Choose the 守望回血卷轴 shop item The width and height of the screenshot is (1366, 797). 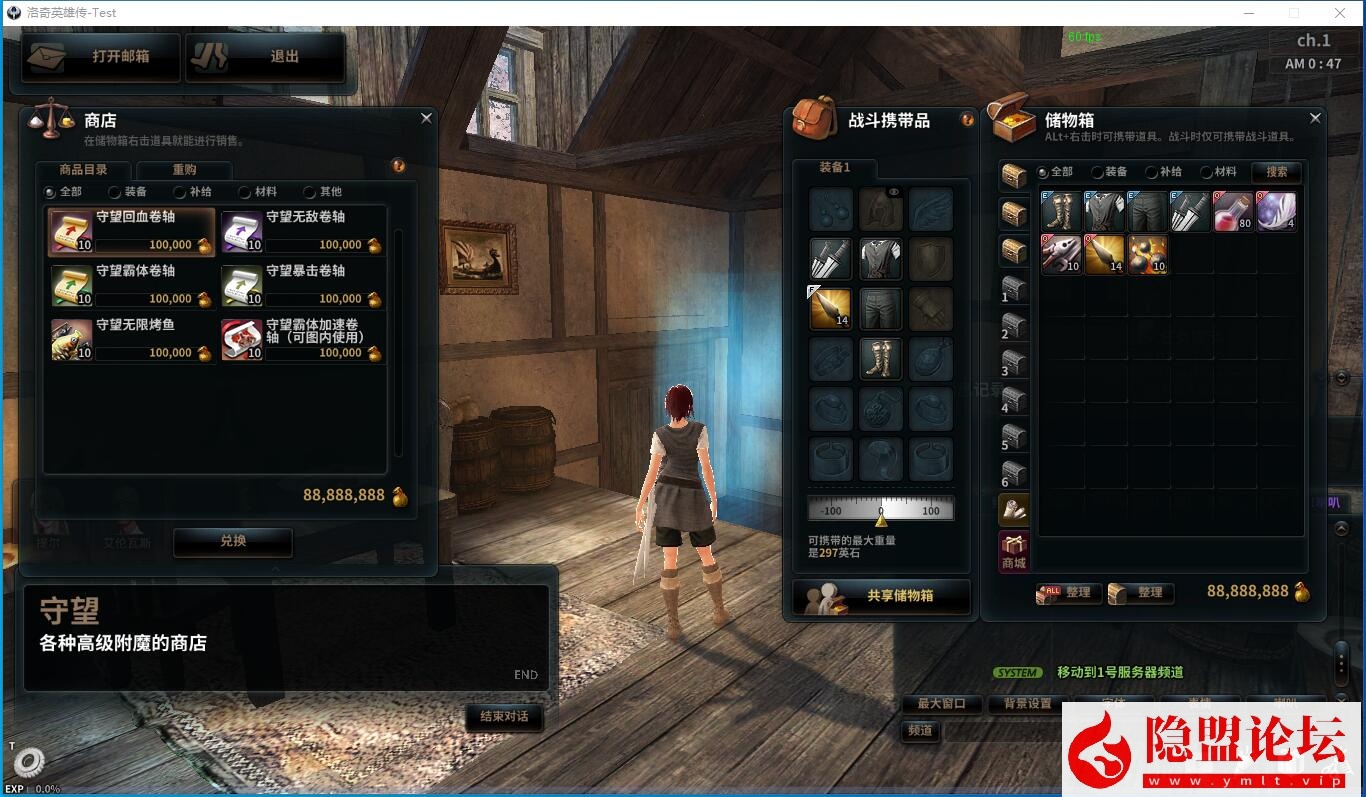click(x=132, y=231)
